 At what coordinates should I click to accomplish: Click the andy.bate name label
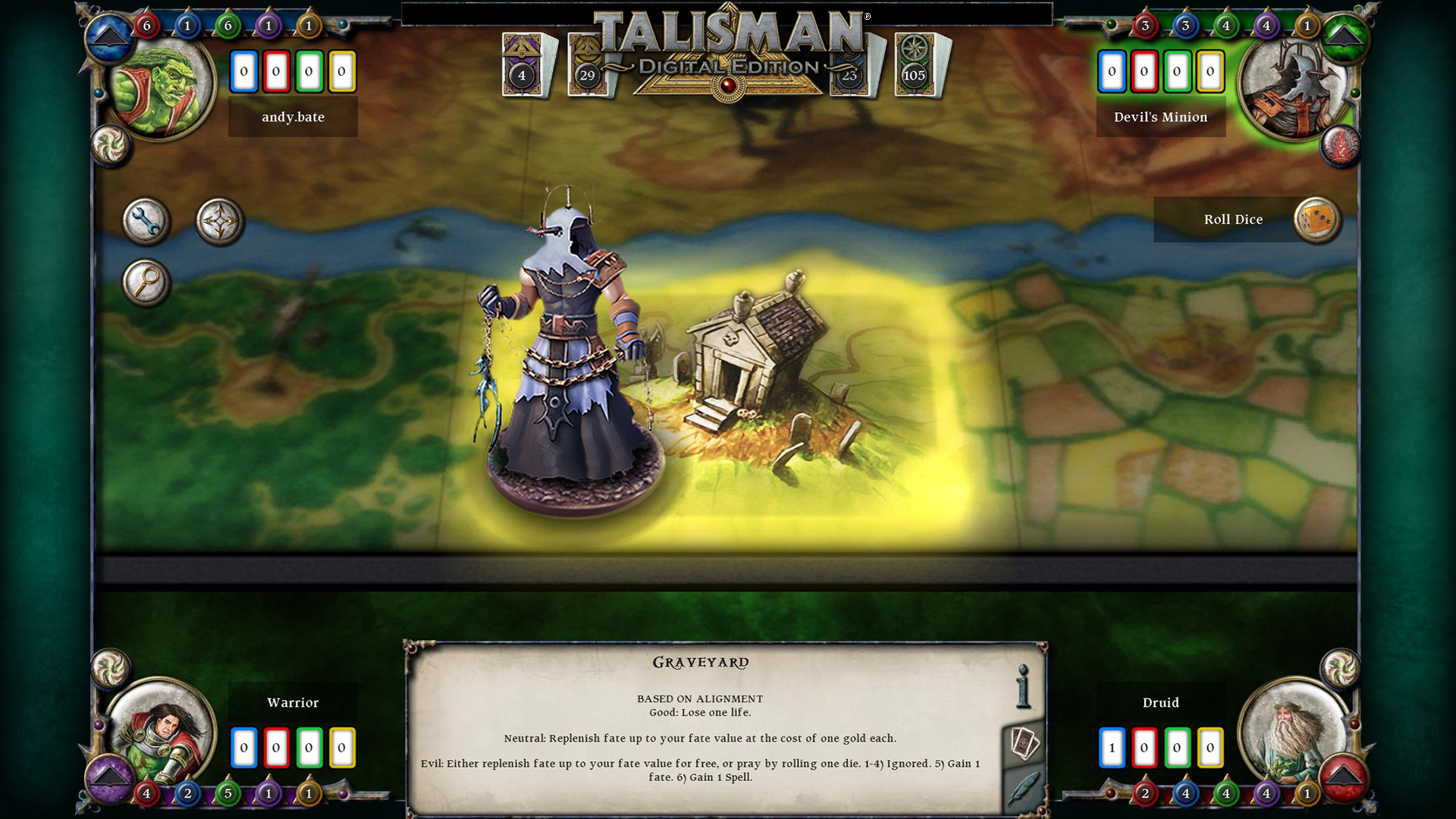click(293, 117)
